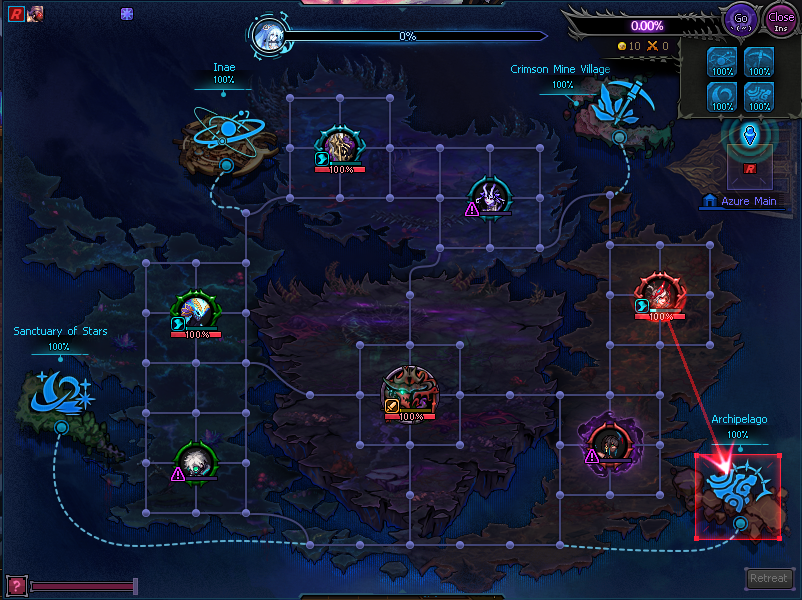Image resolution: width=802 pixels, height=600 pixels.
Task: Click the crescent moon icon in panel
Action: [721, 96]
